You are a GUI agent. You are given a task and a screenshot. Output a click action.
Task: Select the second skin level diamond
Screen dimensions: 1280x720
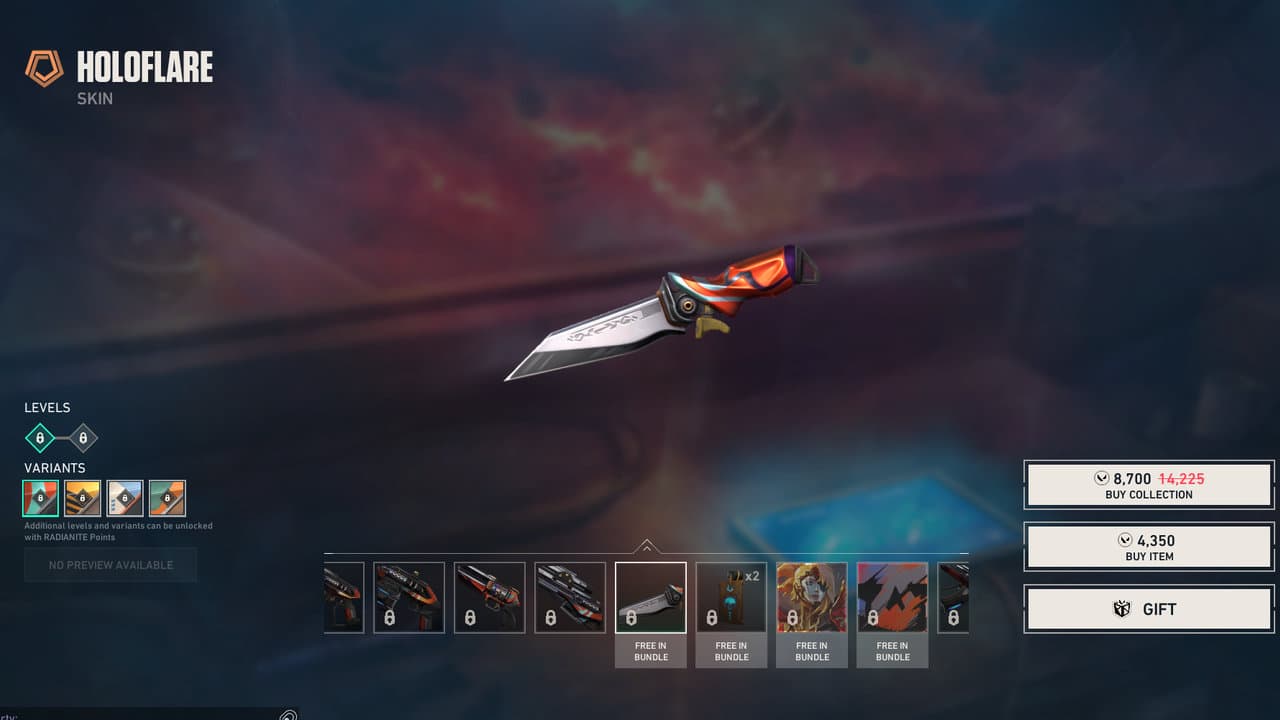(83, 438)
